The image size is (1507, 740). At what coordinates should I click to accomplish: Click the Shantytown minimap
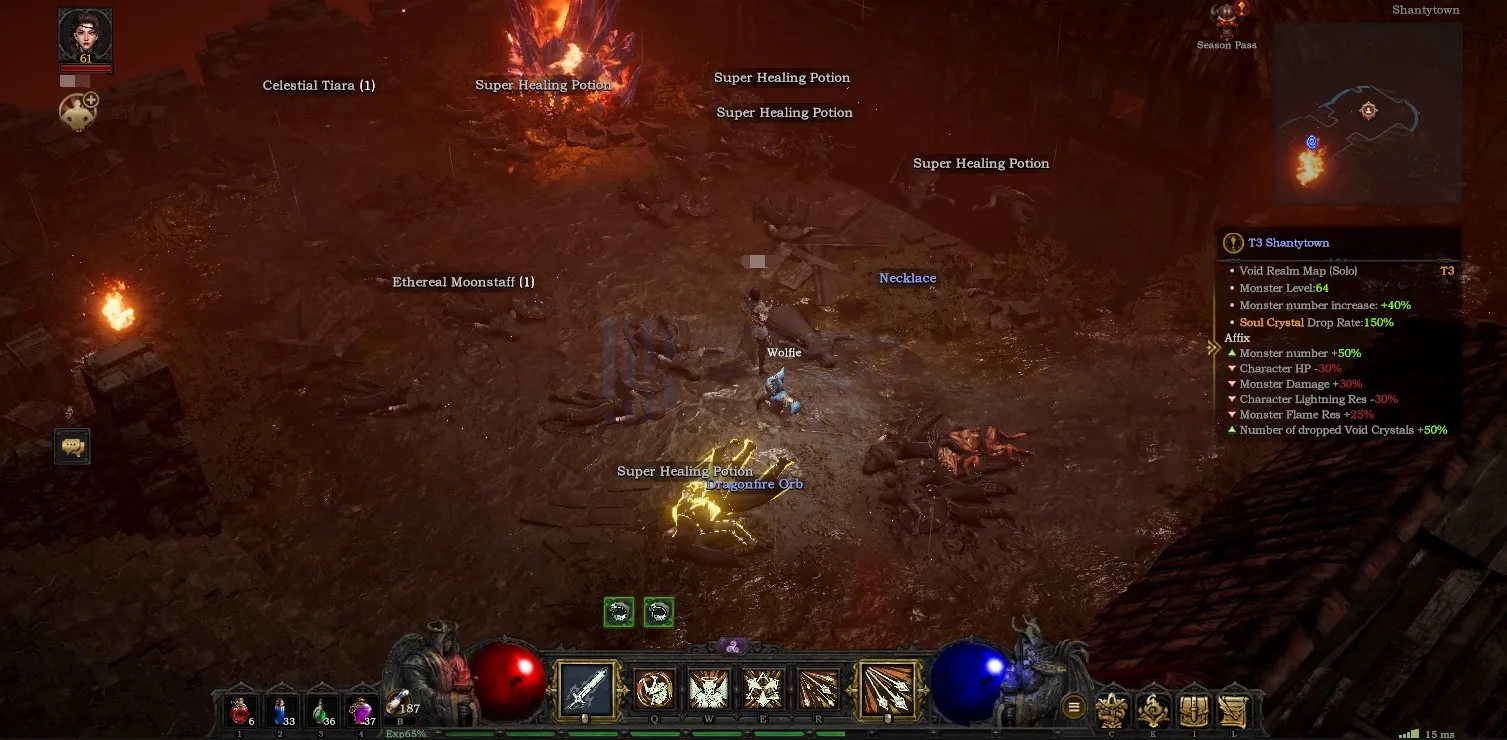pos(1366,115)
